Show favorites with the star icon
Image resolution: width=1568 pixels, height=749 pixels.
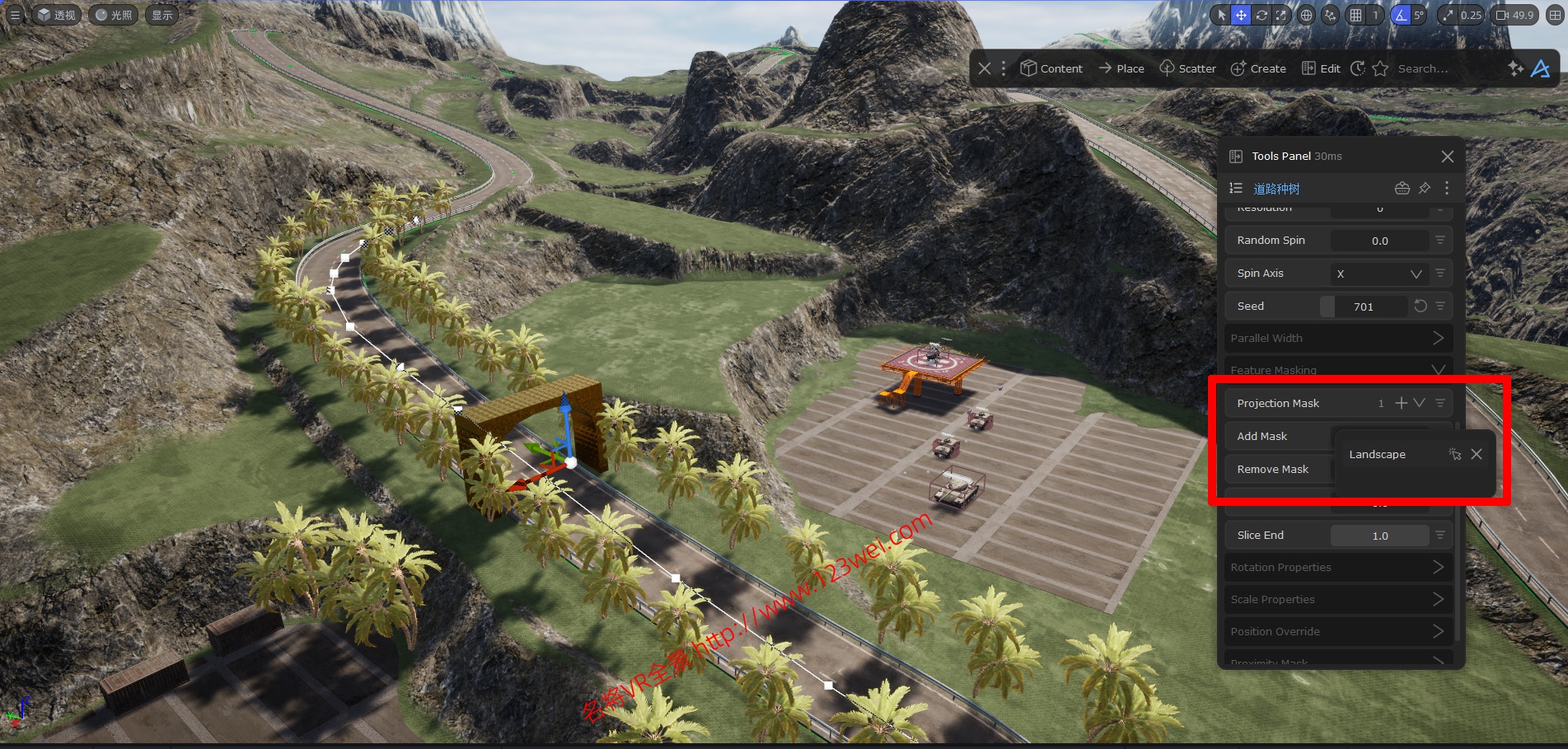click(x=1380, y=68)
